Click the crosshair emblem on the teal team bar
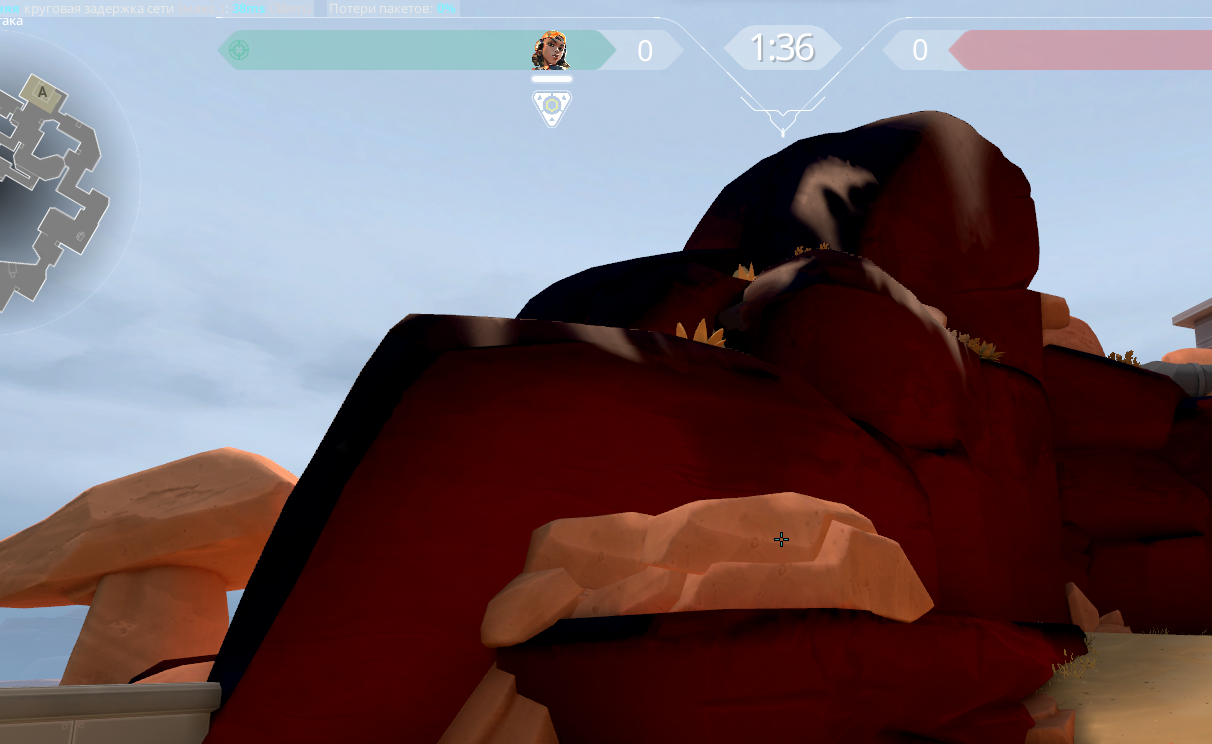This screenshot has height=744, width=1212. click(239, 50)
